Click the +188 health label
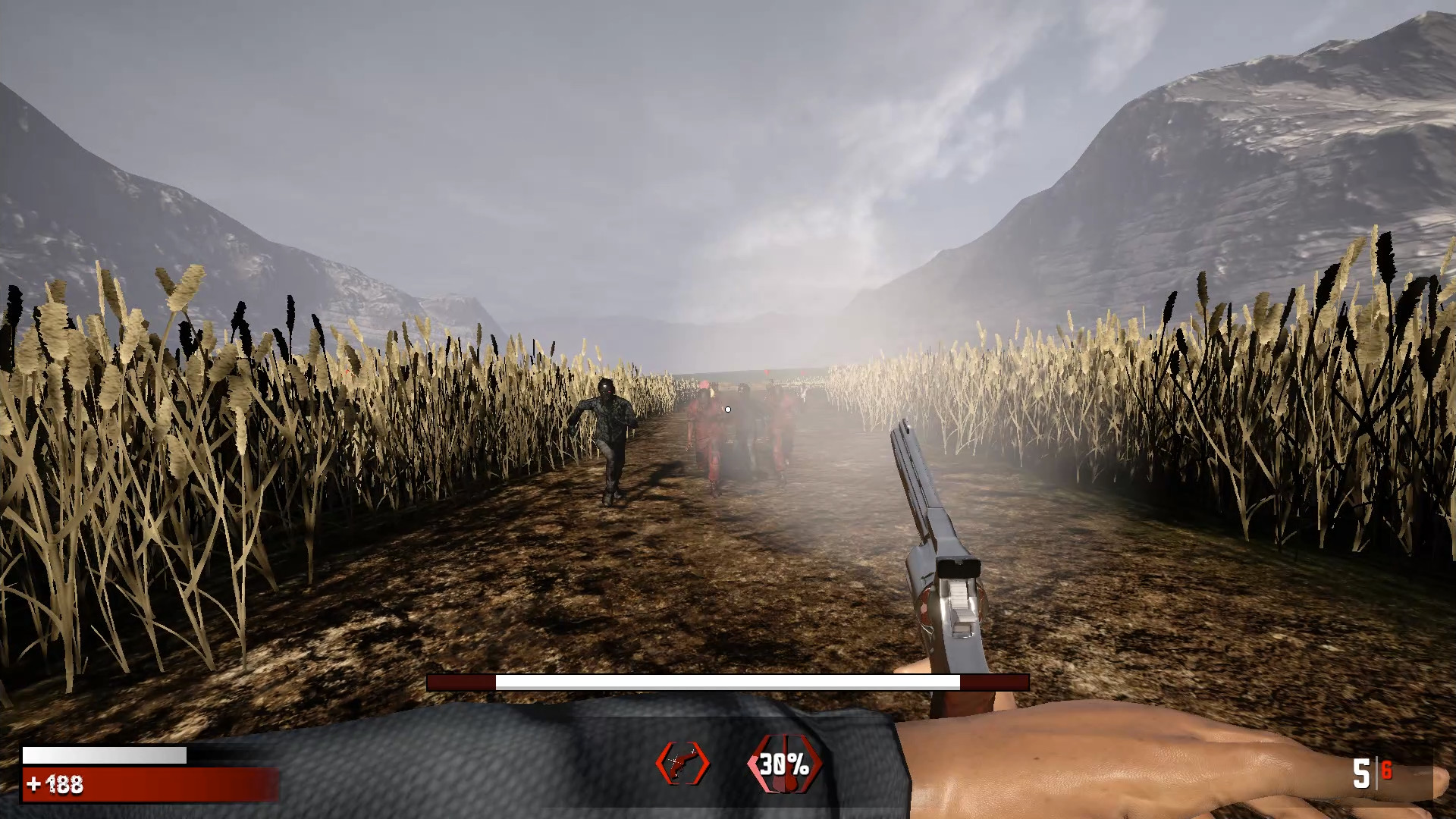 pos(57,786)
